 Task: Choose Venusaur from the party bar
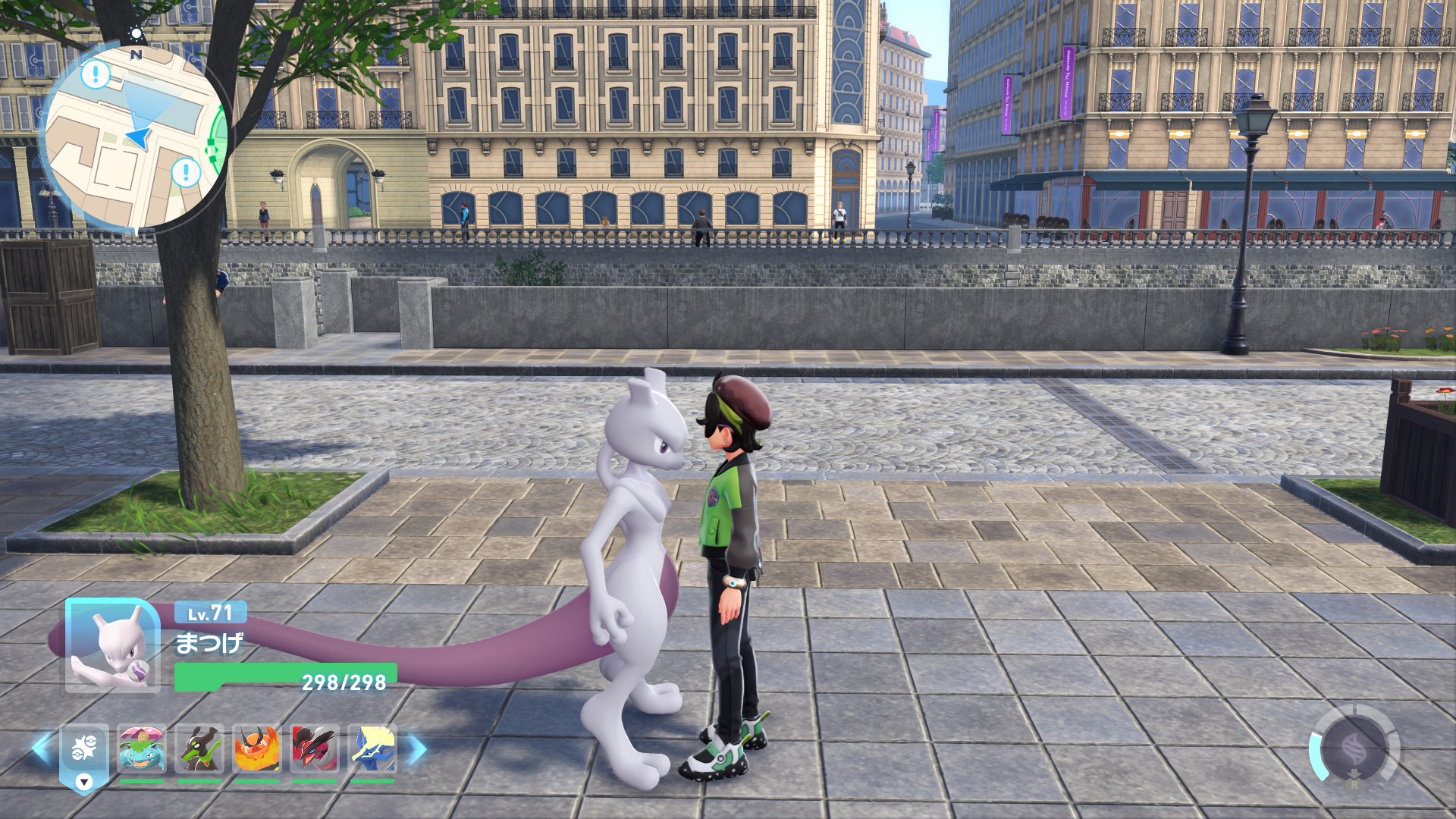click(x=142, y=749)
